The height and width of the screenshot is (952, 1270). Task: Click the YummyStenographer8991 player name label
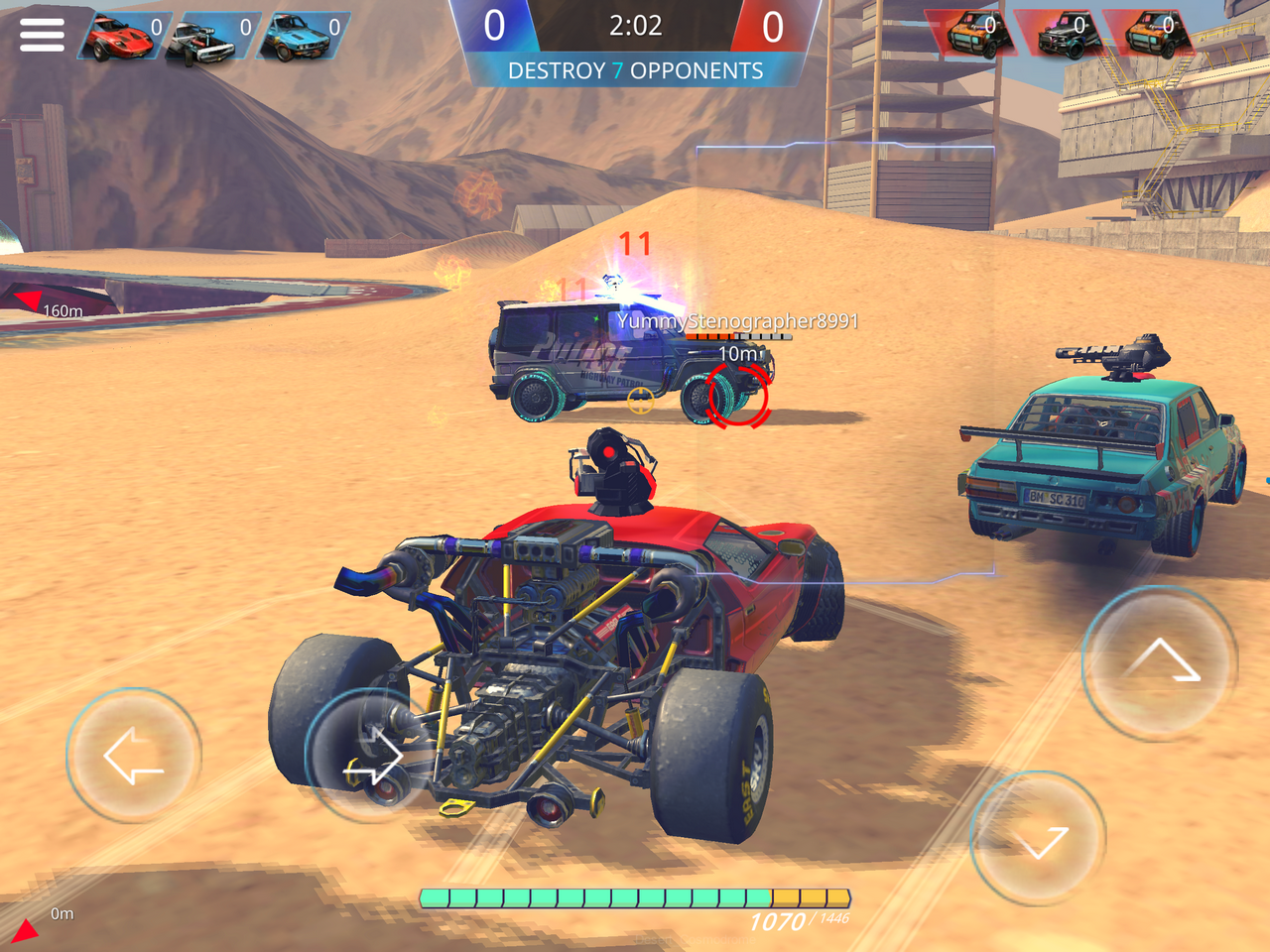[738, 321]
